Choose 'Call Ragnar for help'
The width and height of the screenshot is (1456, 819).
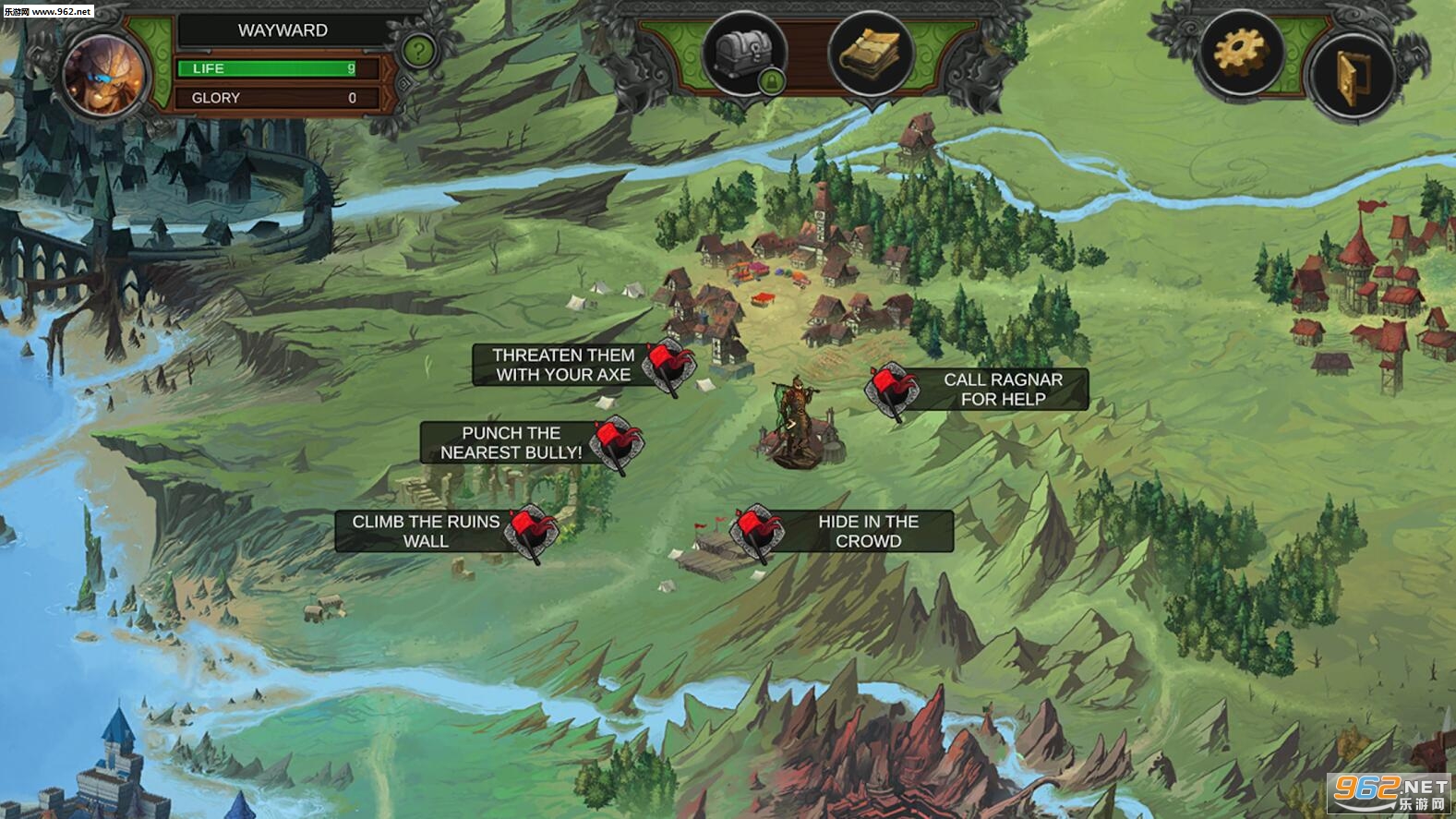(x=1002, y=390)
